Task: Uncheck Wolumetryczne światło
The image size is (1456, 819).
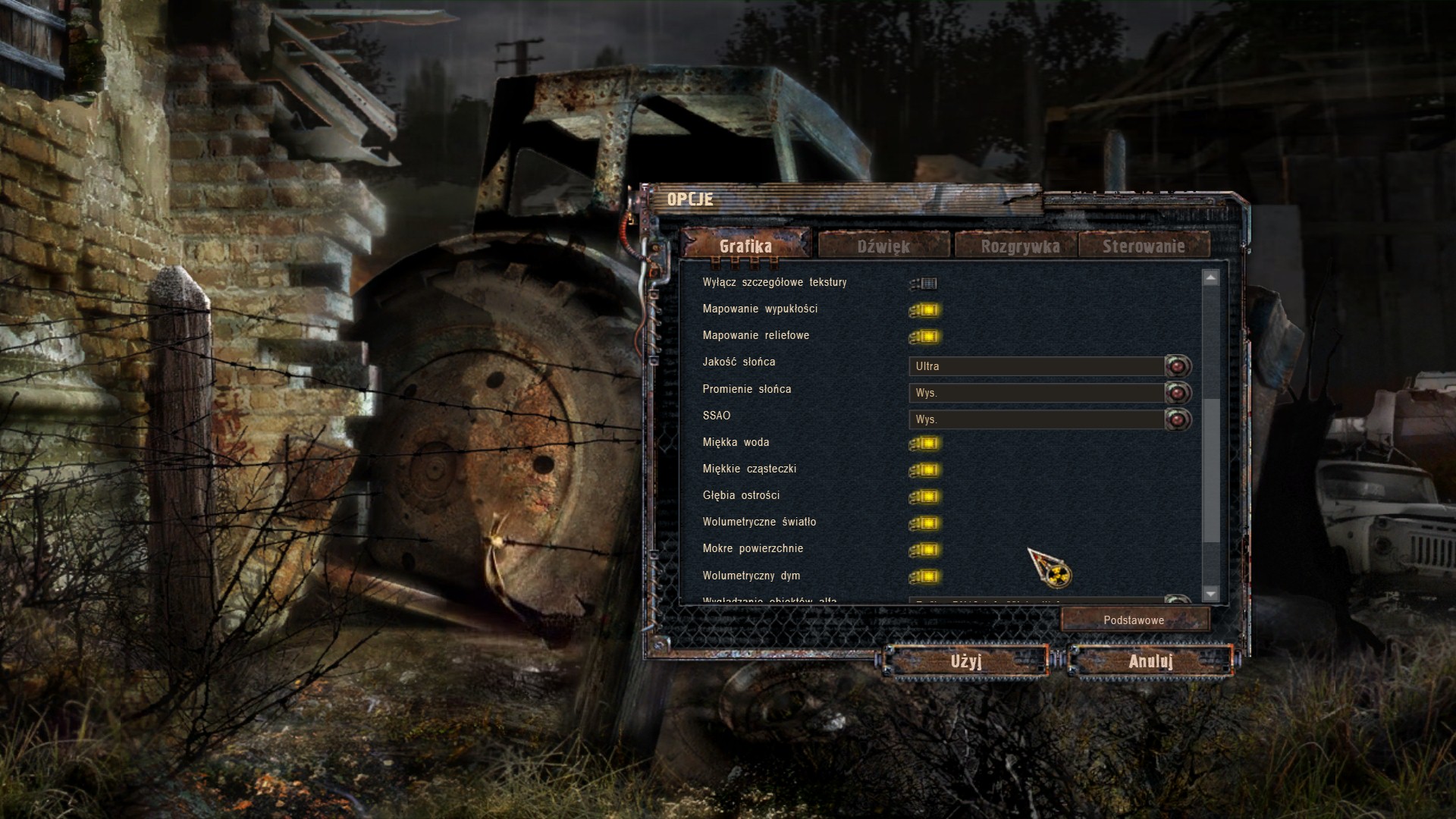Action: [926, 523]
